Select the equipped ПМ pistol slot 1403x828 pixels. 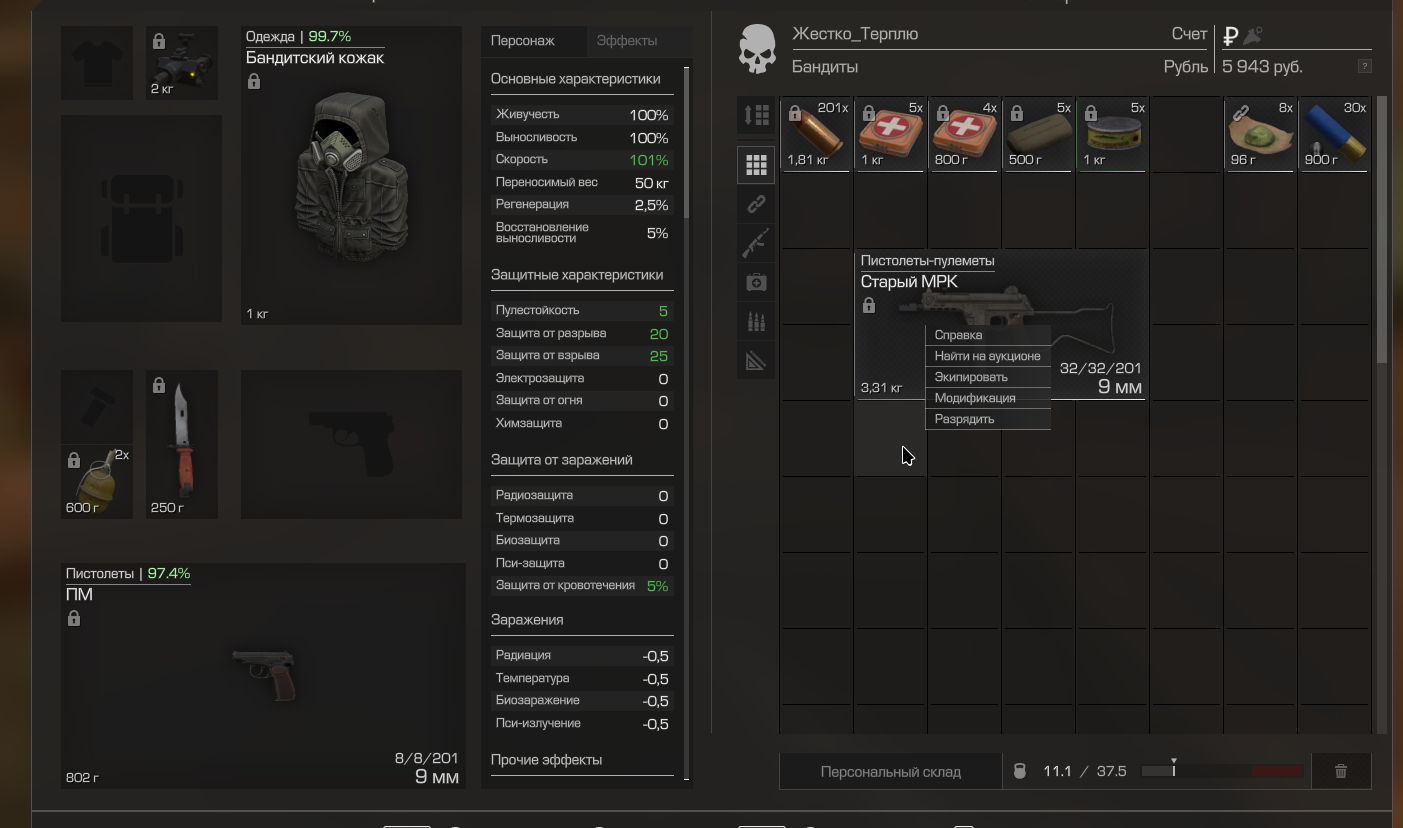click(264, 675)
